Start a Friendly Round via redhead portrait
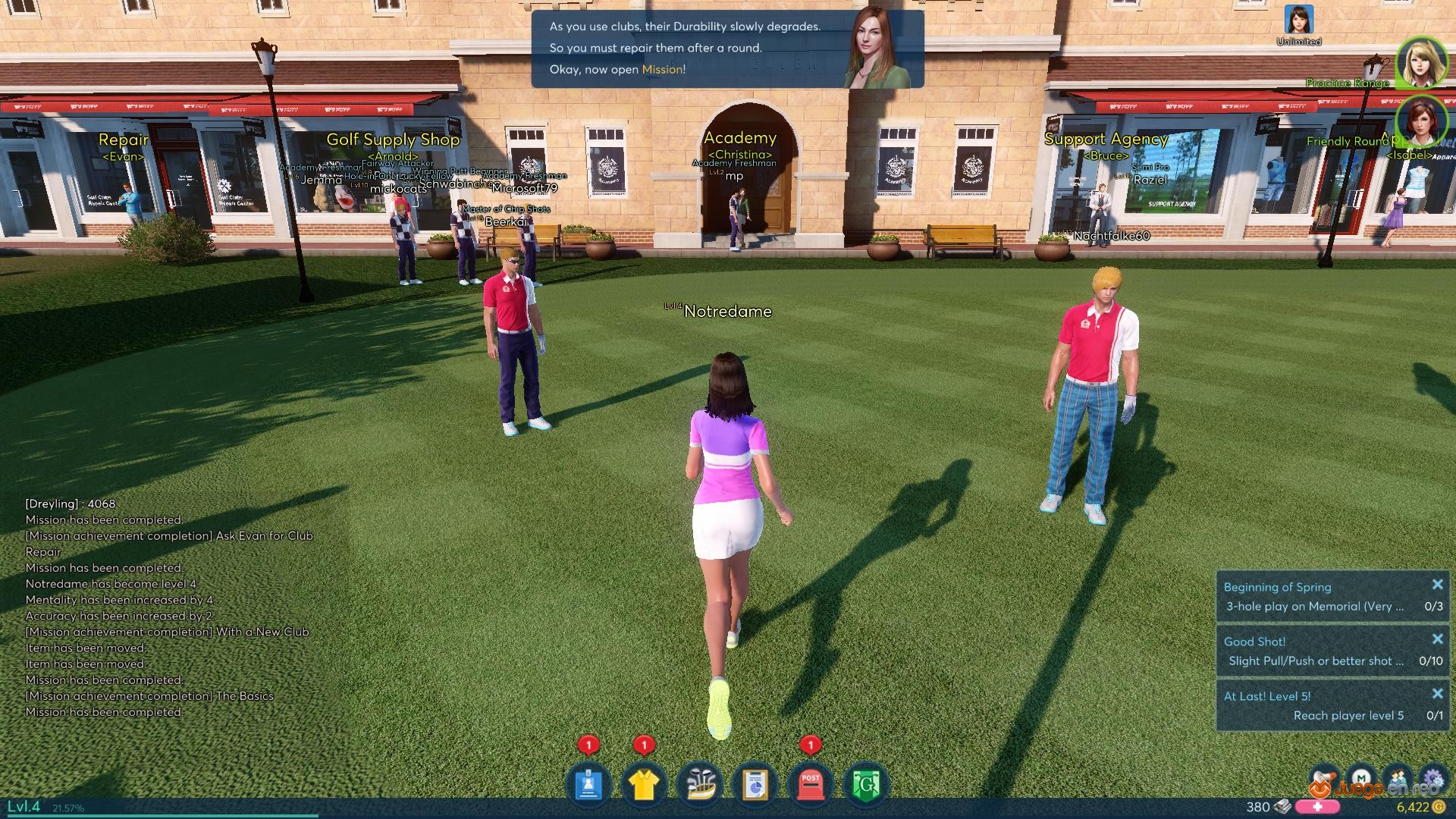The width and height of the screenshot is (1456, 819). (x=1421, y=122)
